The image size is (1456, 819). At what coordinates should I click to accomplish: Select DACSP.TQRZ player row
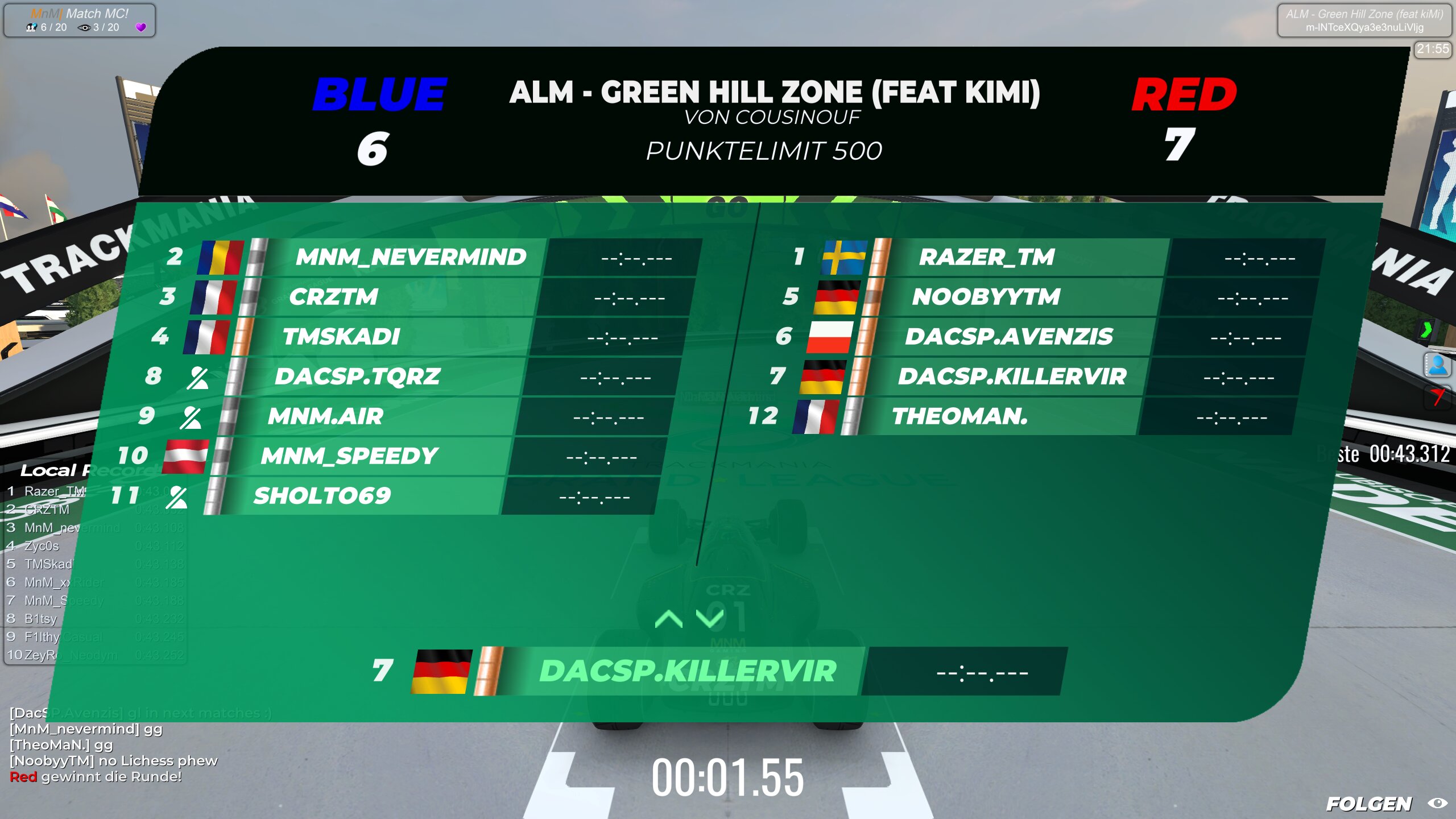357,377
